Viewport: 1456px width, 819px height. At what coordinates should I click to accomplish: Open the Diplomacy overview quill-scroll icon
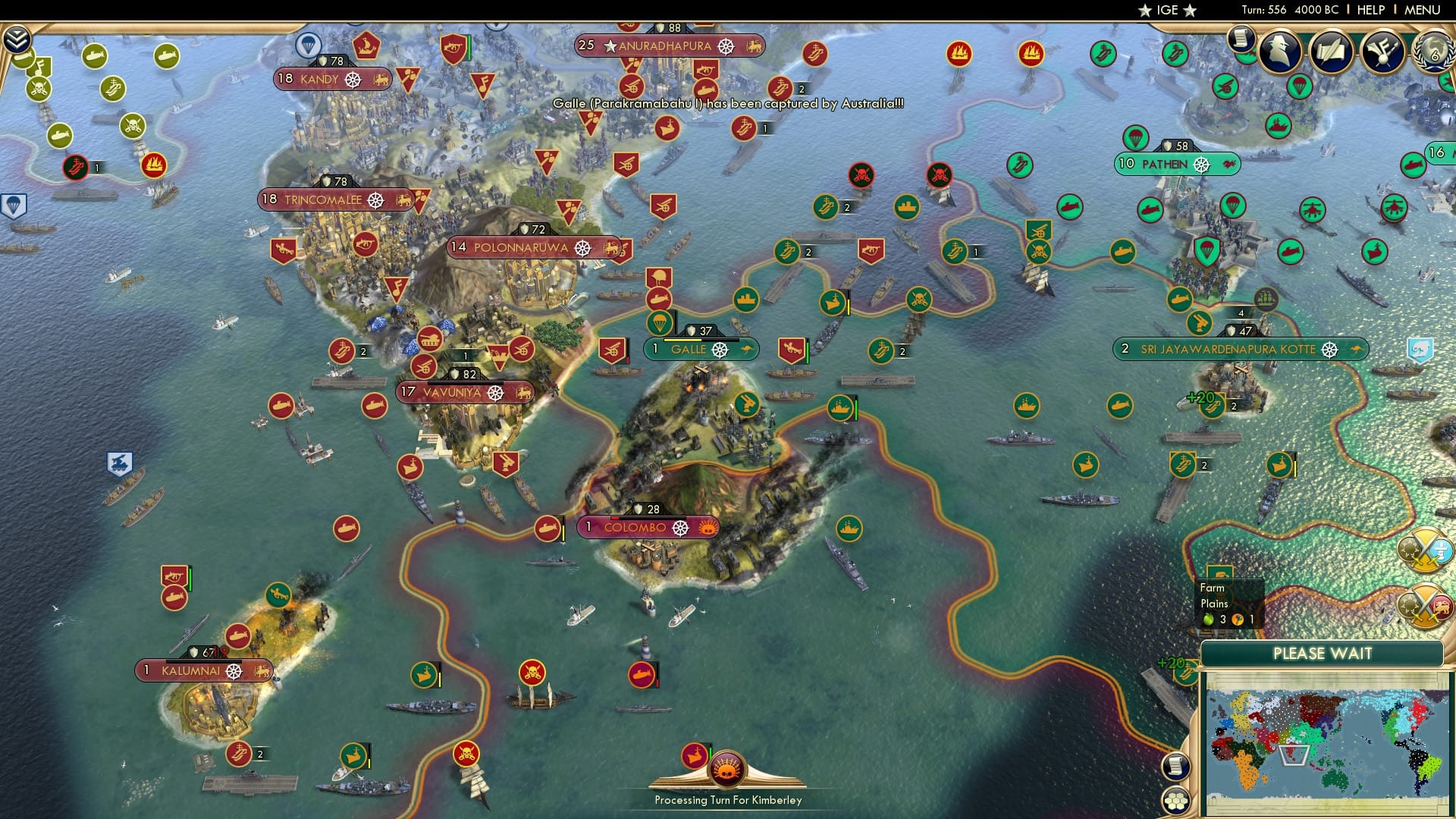(x=1329, y=53)
